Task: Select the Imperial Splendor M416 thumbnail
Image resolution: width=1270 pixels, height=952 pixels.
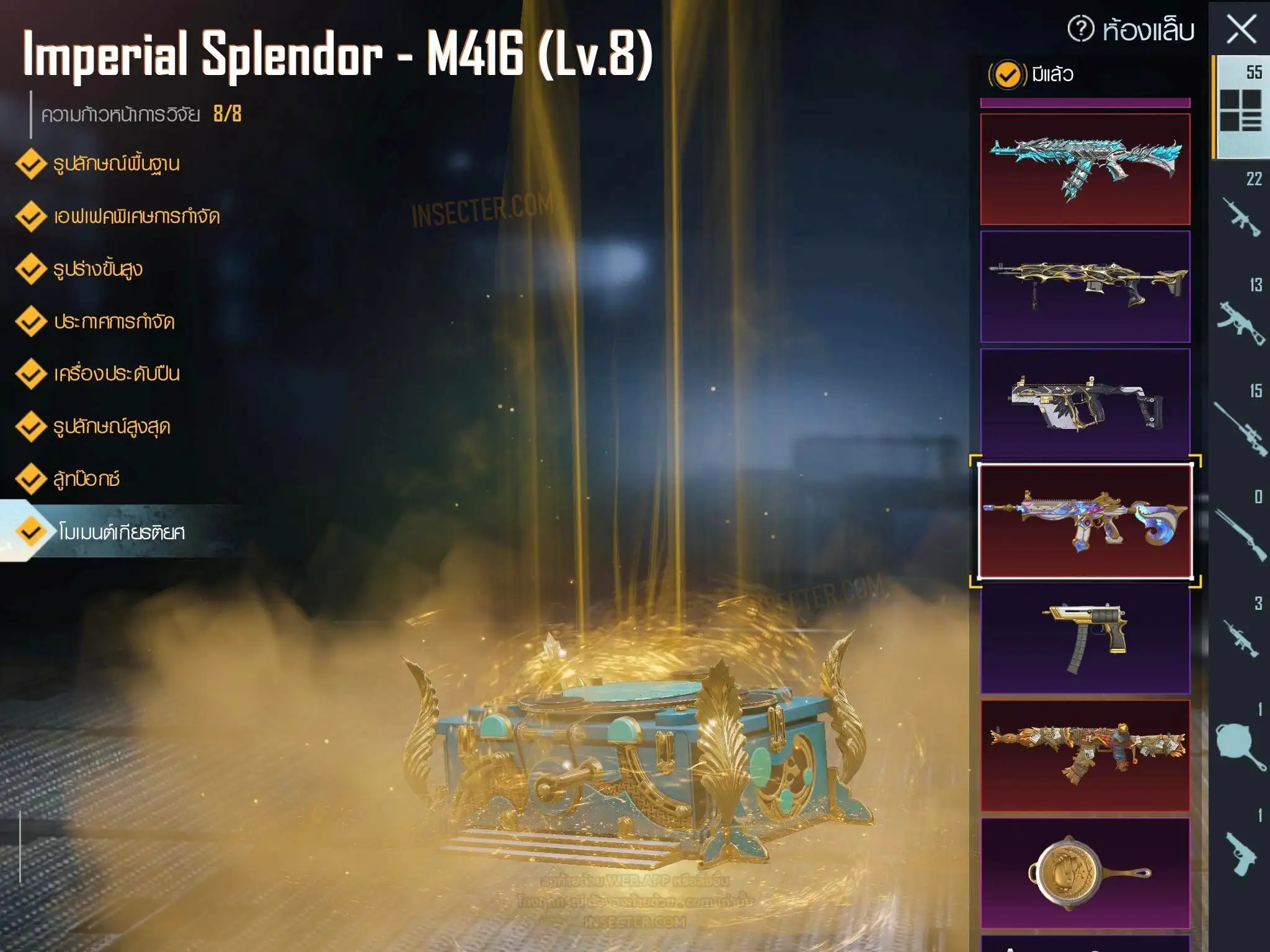Action: (x=1085, y=521)
